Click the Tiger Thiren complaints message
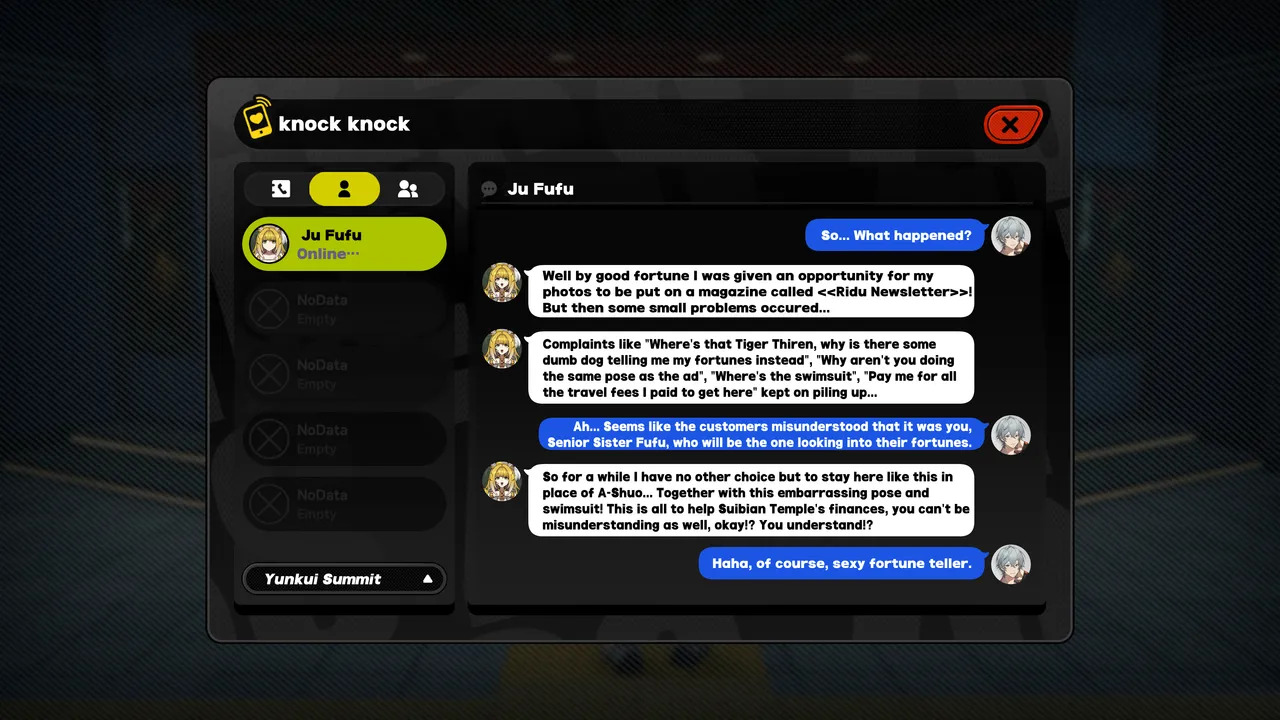Image resolution: width=1280 pixels, height=720 pixels. [750, 368]
